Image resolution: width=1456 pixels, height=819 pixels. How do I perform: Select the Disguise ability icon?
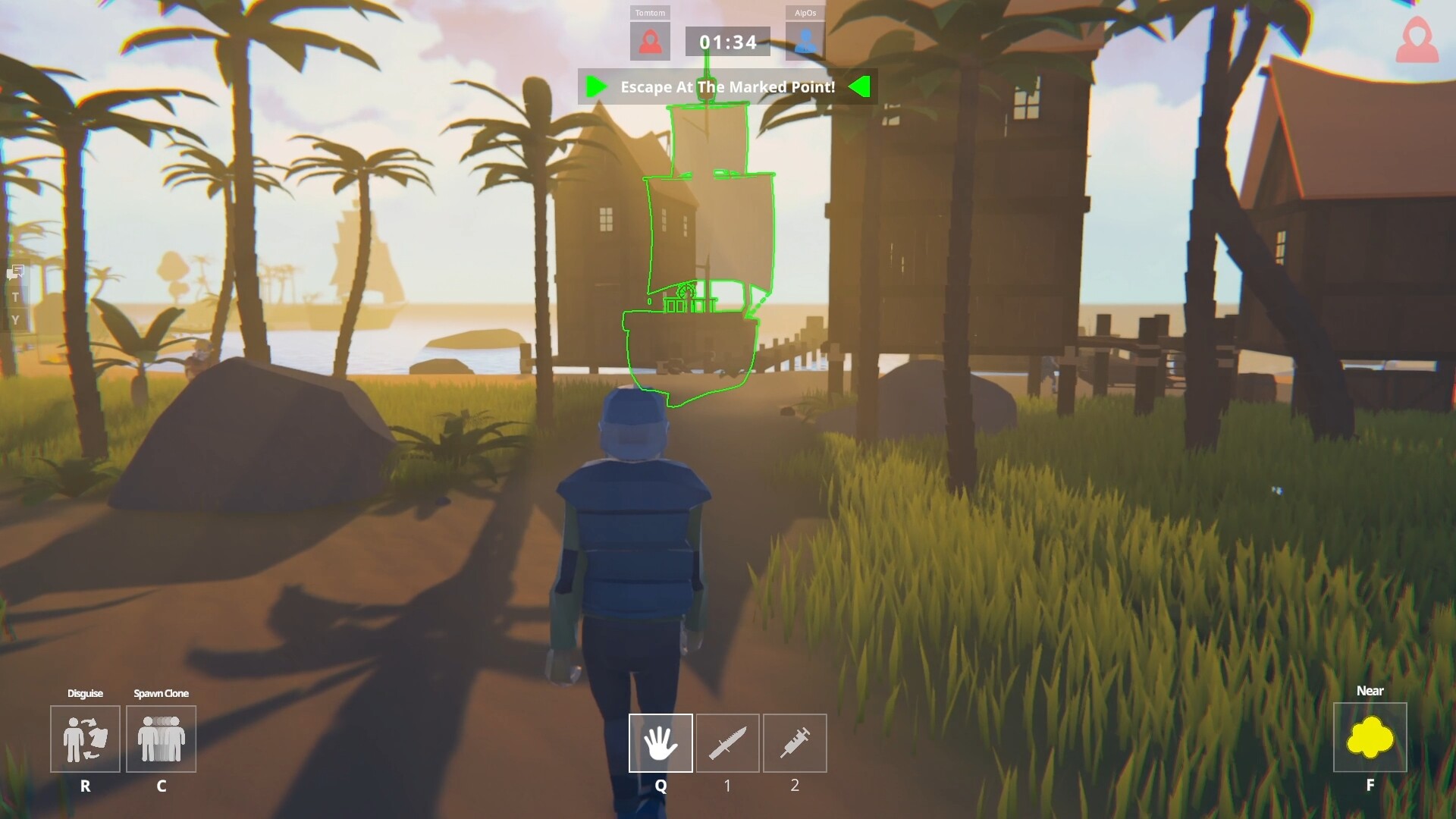(85, 739)
